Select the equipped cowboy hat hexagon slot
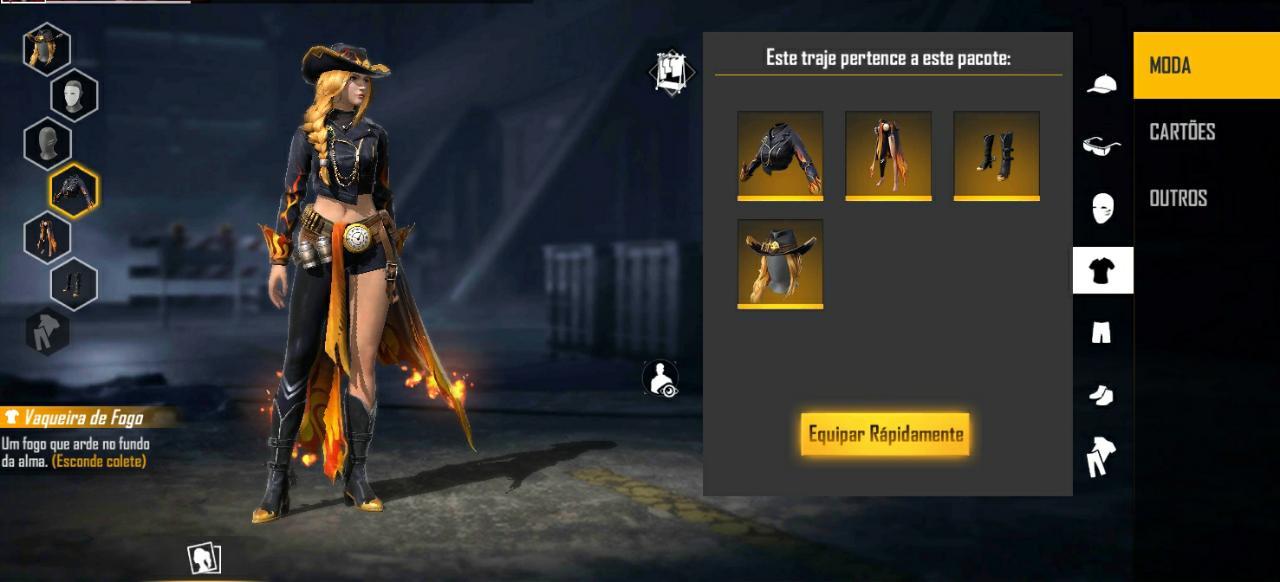1280x582 pixels. (46, 47)
